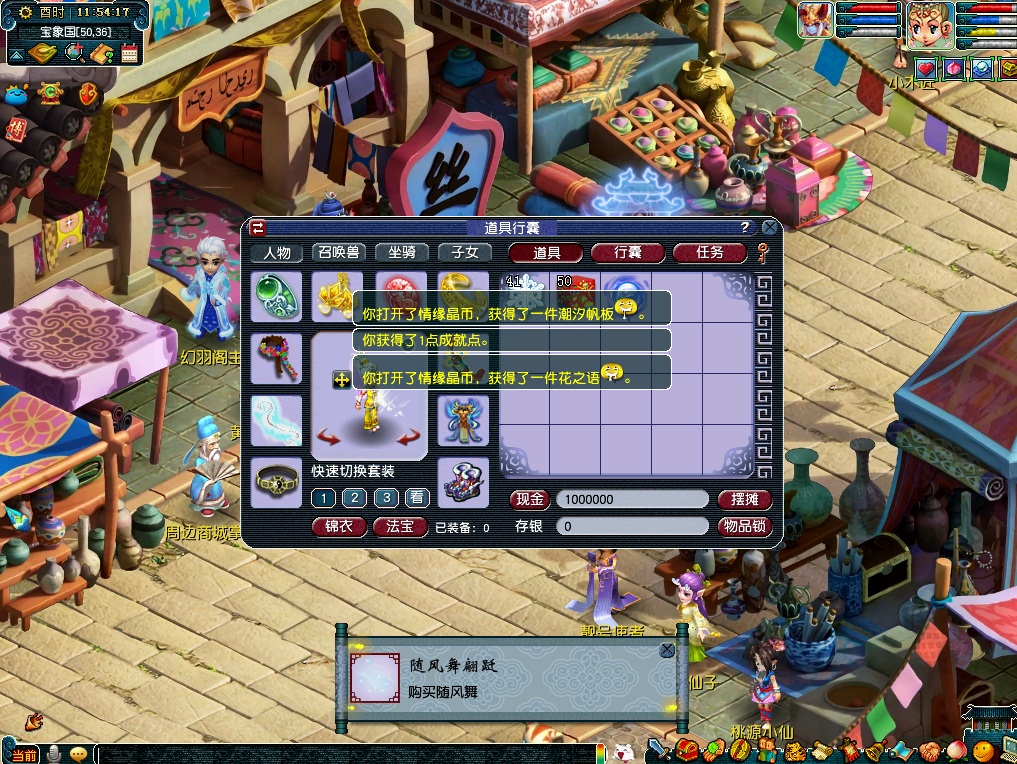Open the calendar icon under the clock
The image size is (1017, 764).
click(x=129, y=54)
